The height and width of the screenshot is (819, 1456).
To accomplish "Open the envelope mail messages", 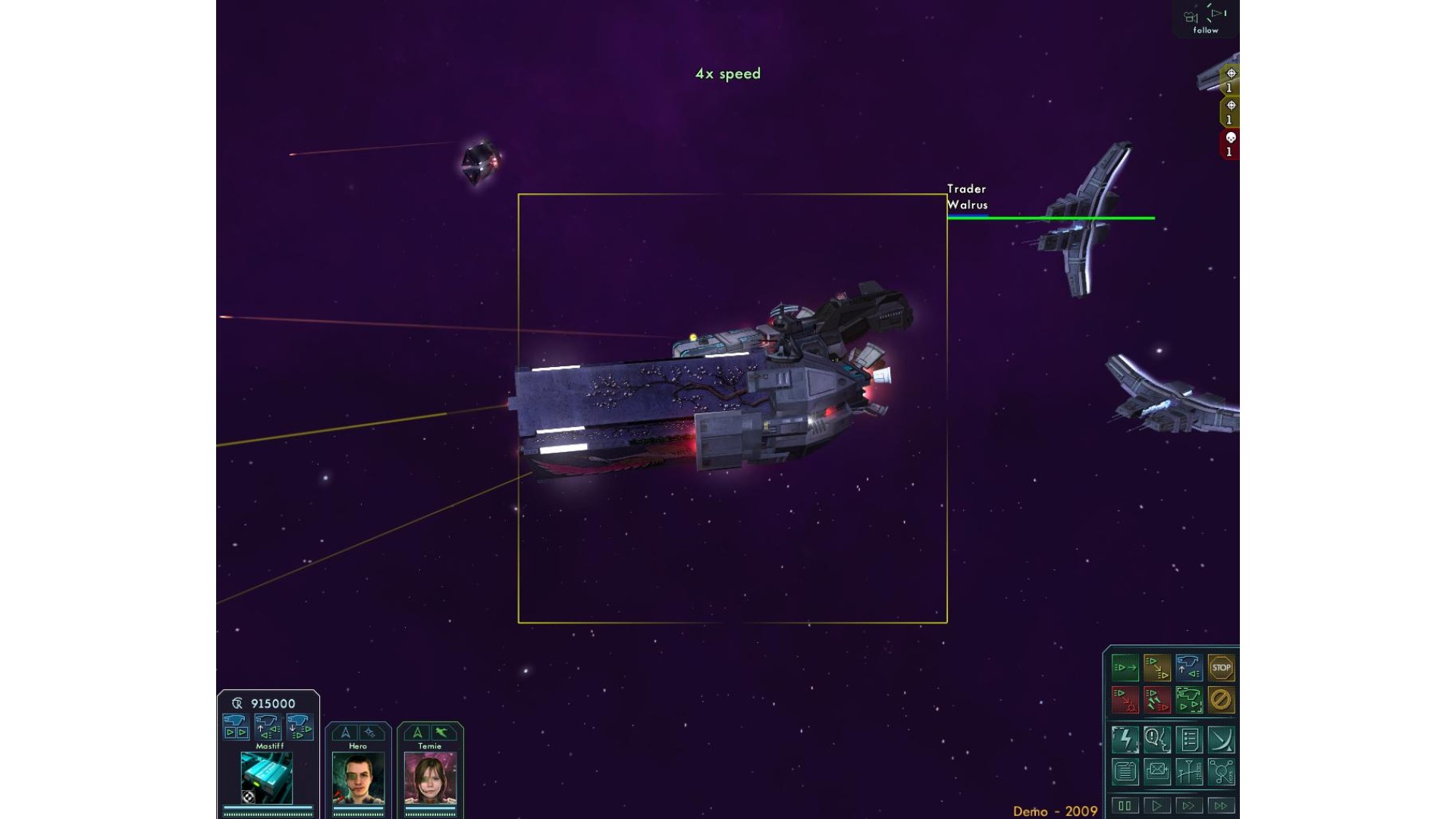I will tap(1157, 772).
